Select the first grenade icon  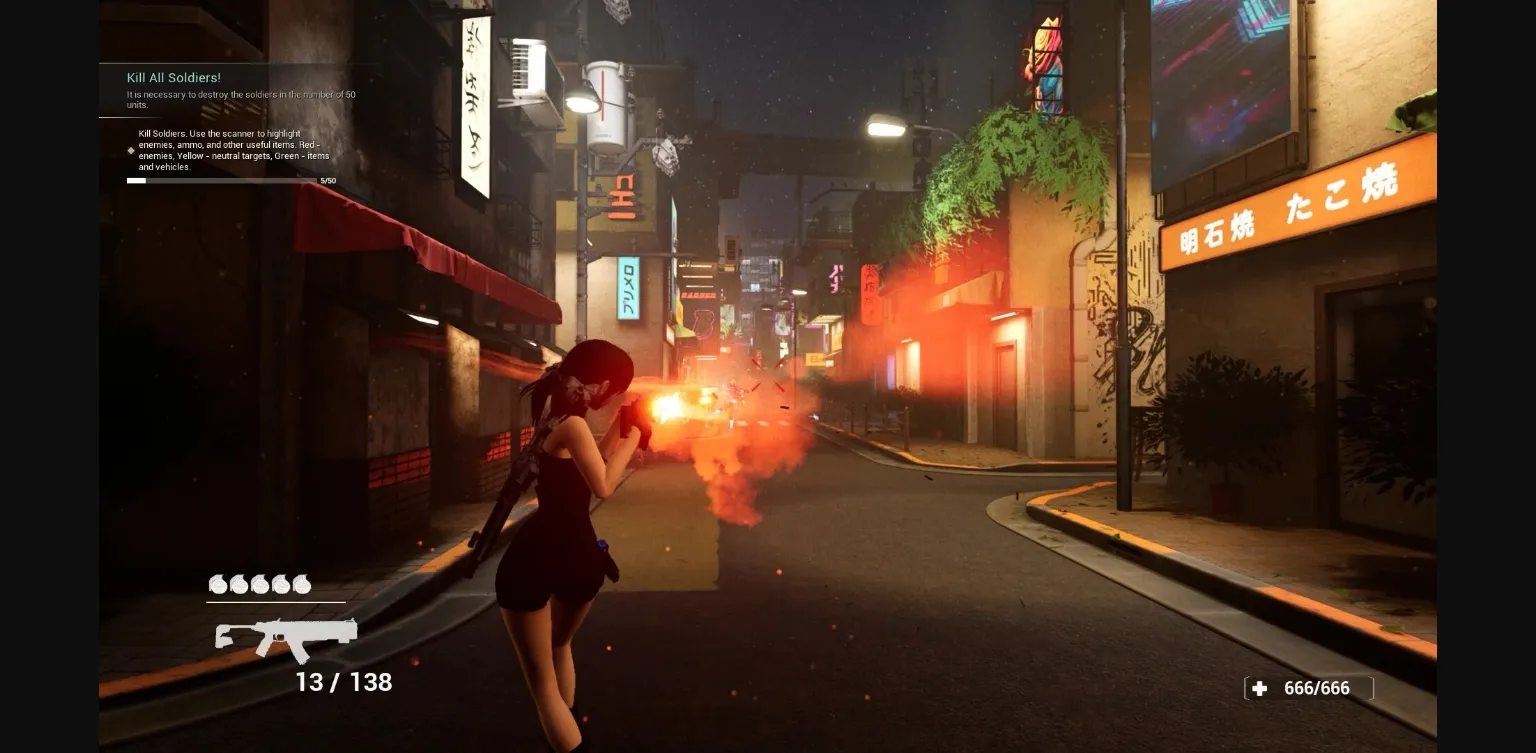click(x=218, y=585)
